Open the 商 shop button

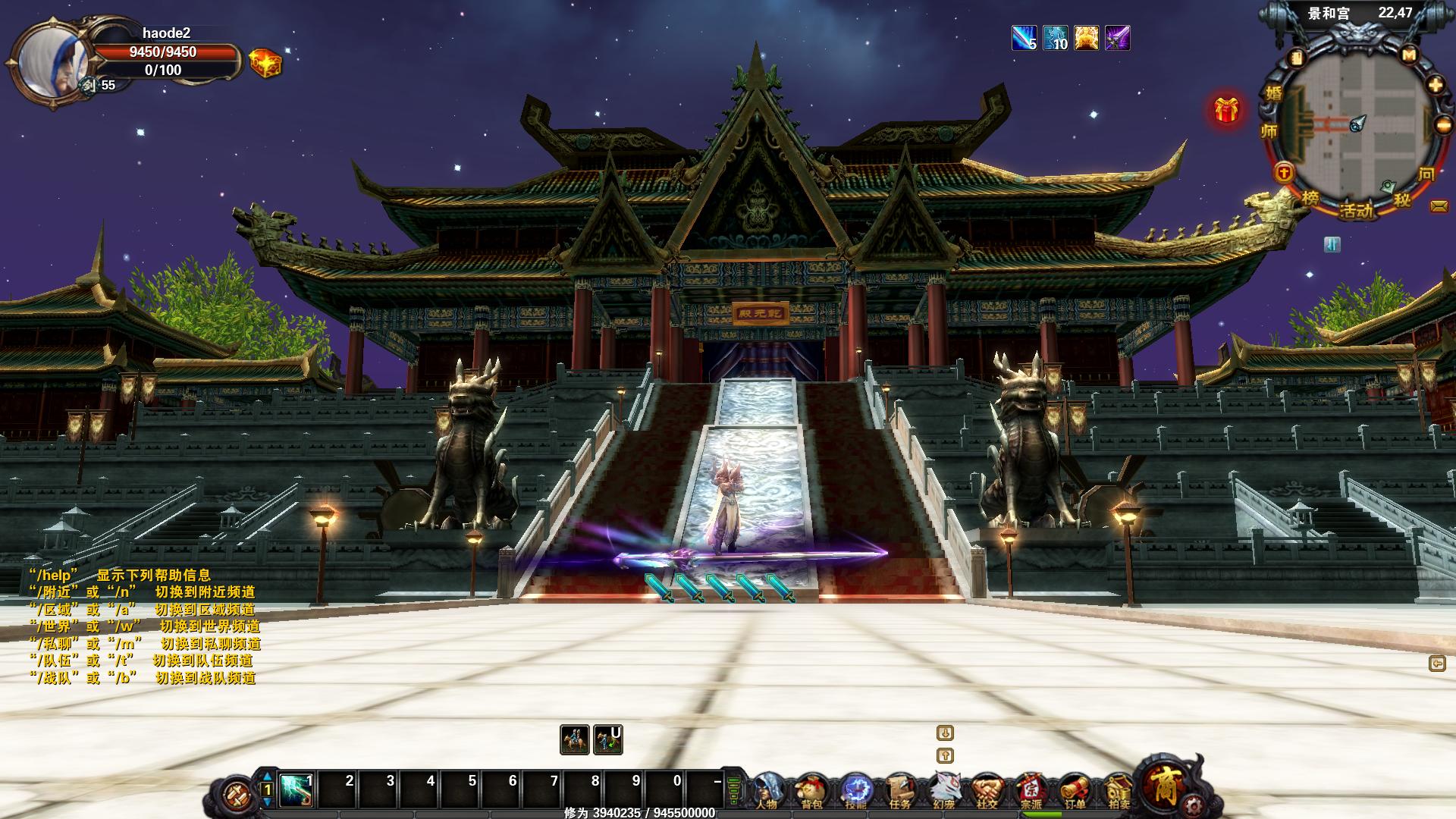1166,786
